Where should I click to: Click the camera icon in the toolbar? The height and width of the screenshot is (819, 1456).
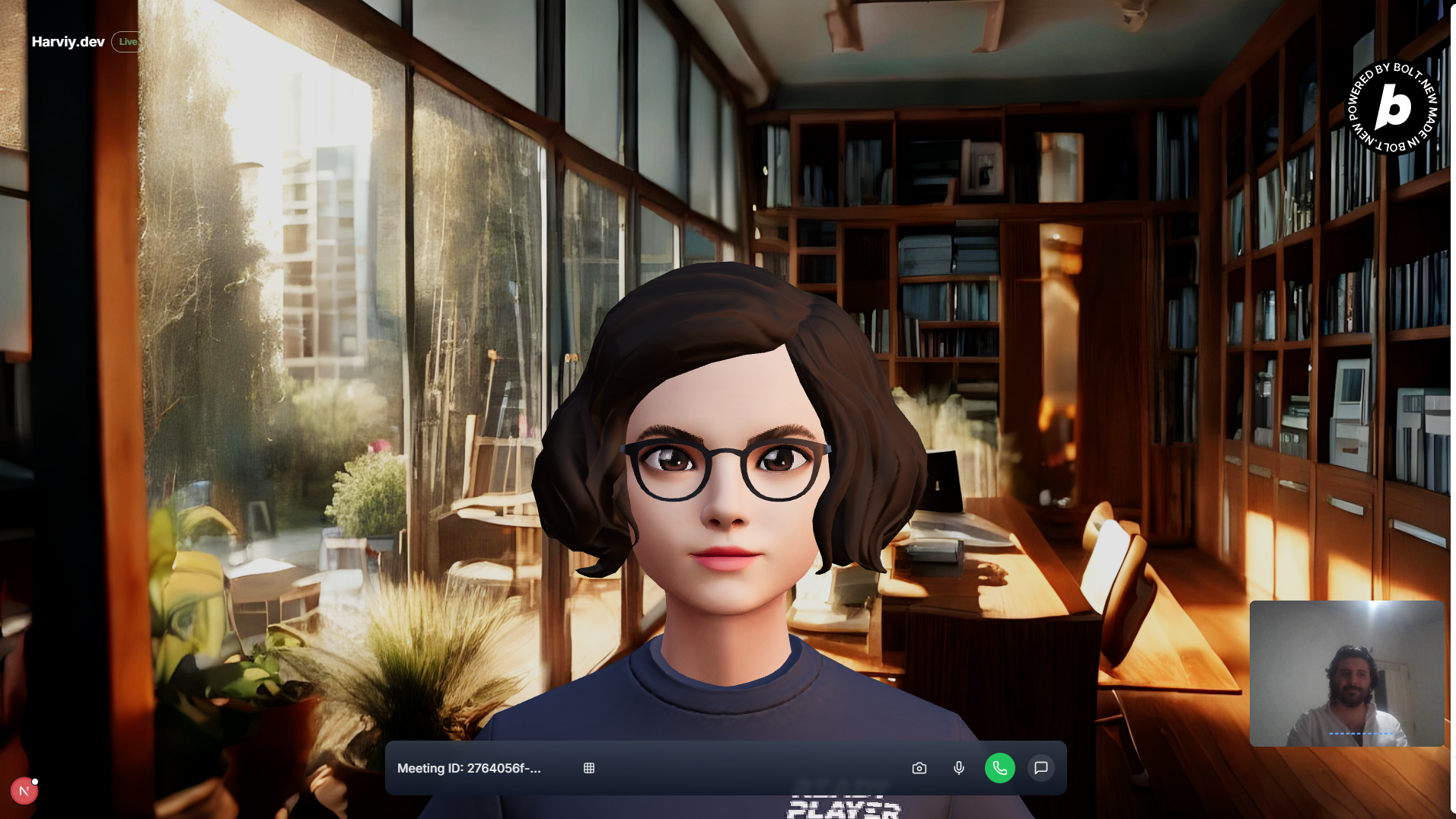click(x=919, y=768)
